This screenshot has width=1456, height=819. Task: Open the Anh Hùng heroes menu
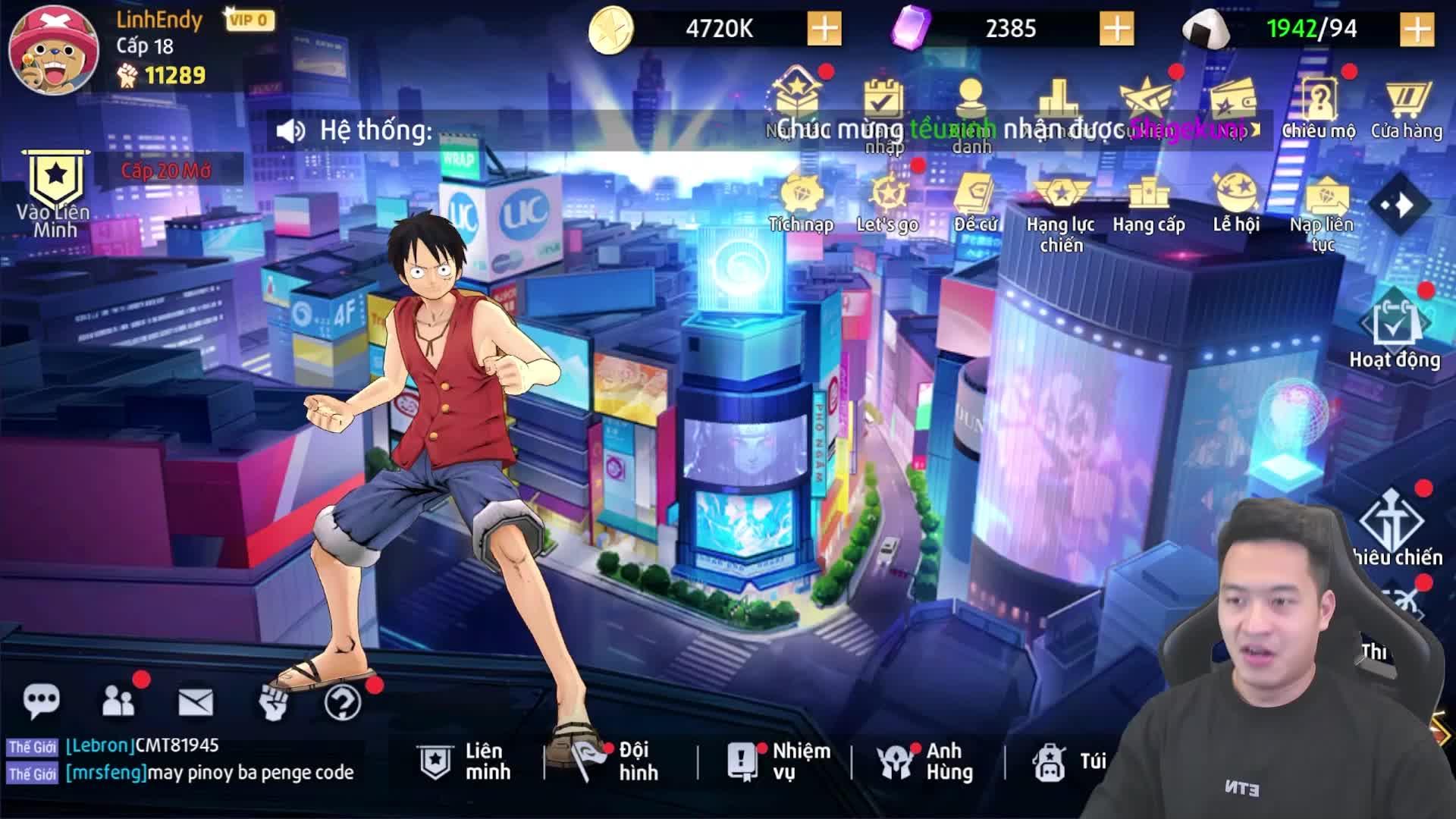pos(925,761)
